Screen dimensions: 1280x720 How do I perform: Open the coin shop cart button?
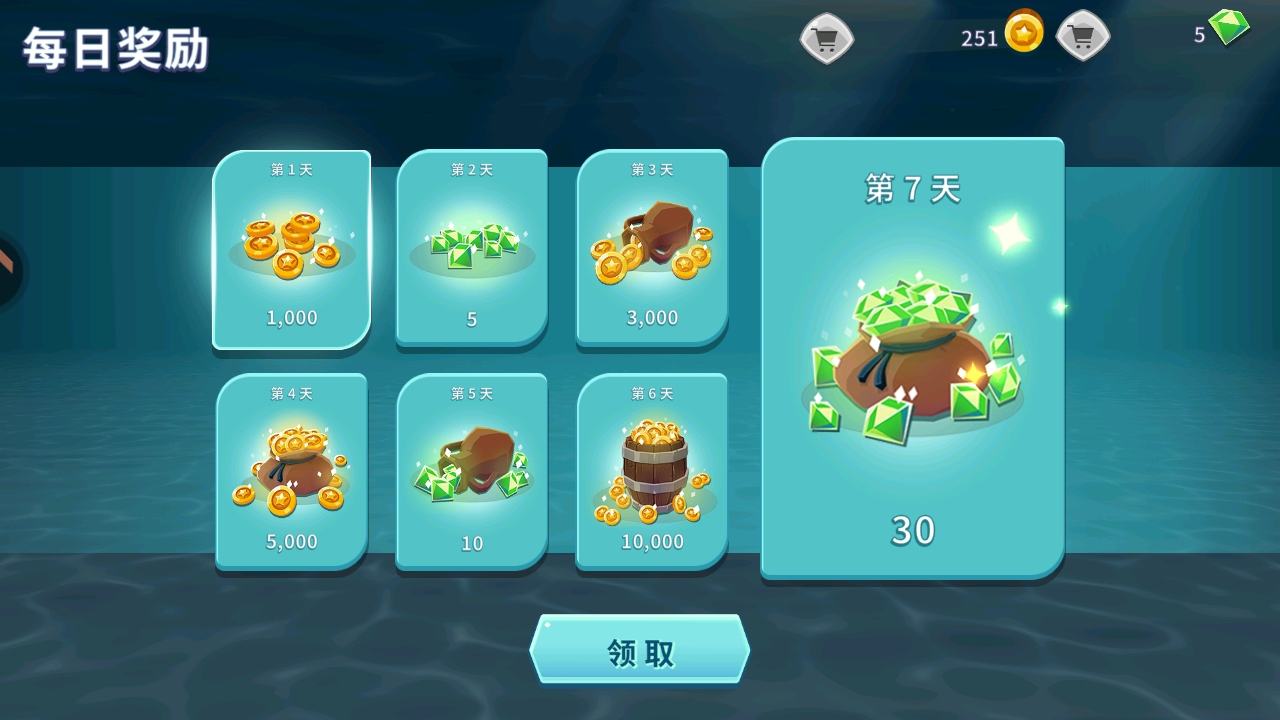pos(826,39)
